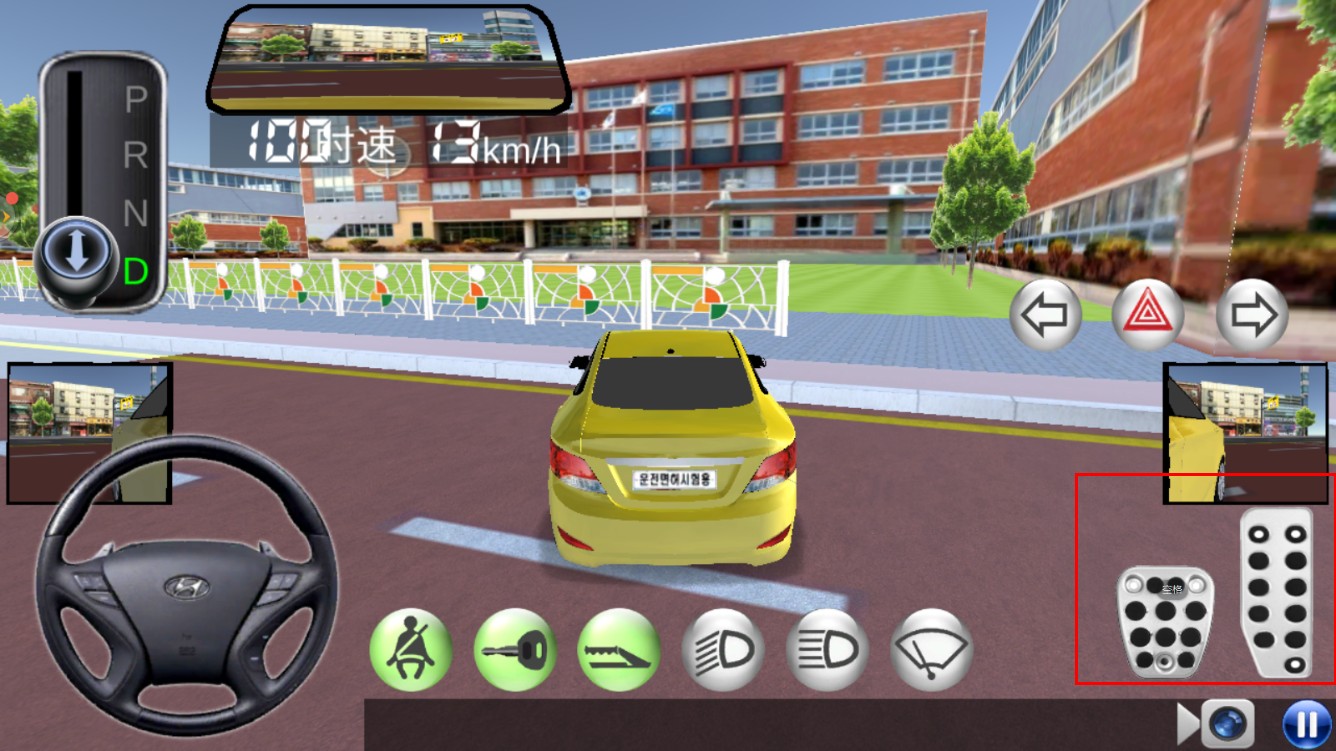The height and width of the screenshot is (751, 1336).
Task: Click the steering wheel
Action: pyautogui.click(x=185, y=586)
